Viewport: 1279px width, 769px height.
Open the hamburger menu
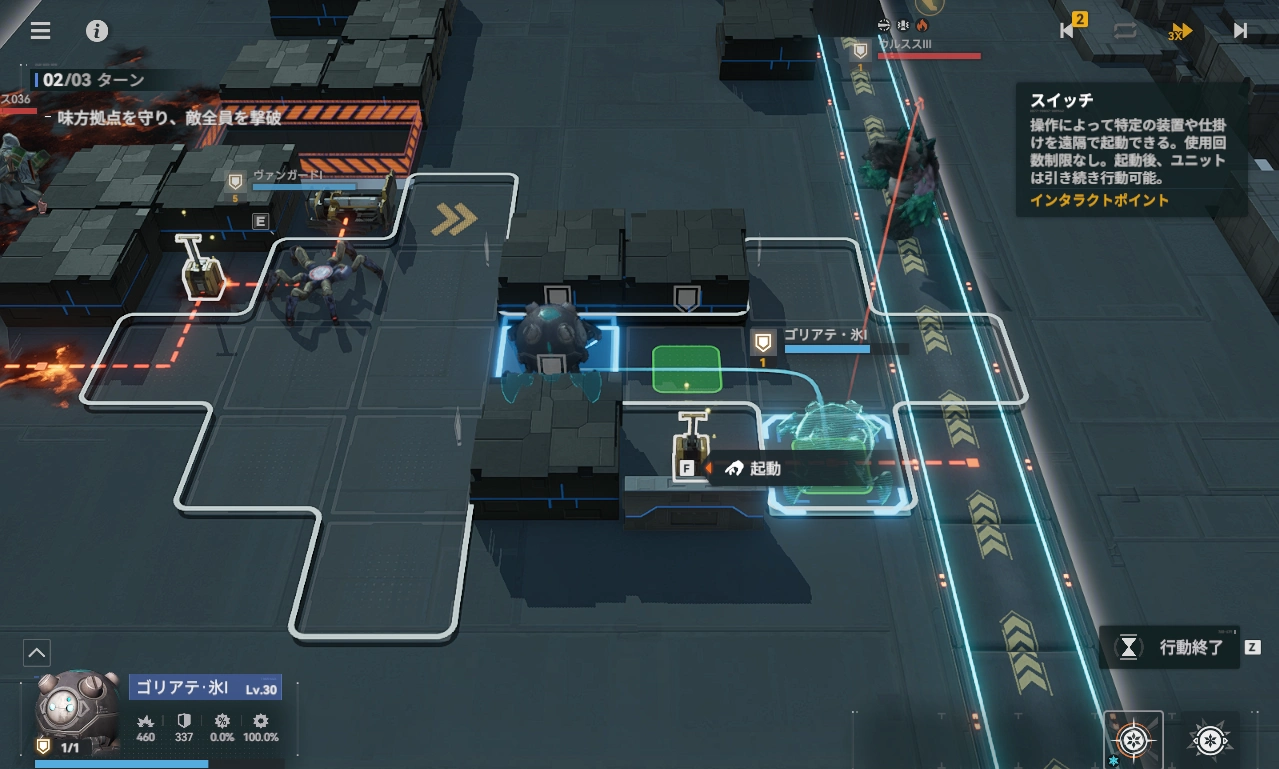(x=40, y=30)
